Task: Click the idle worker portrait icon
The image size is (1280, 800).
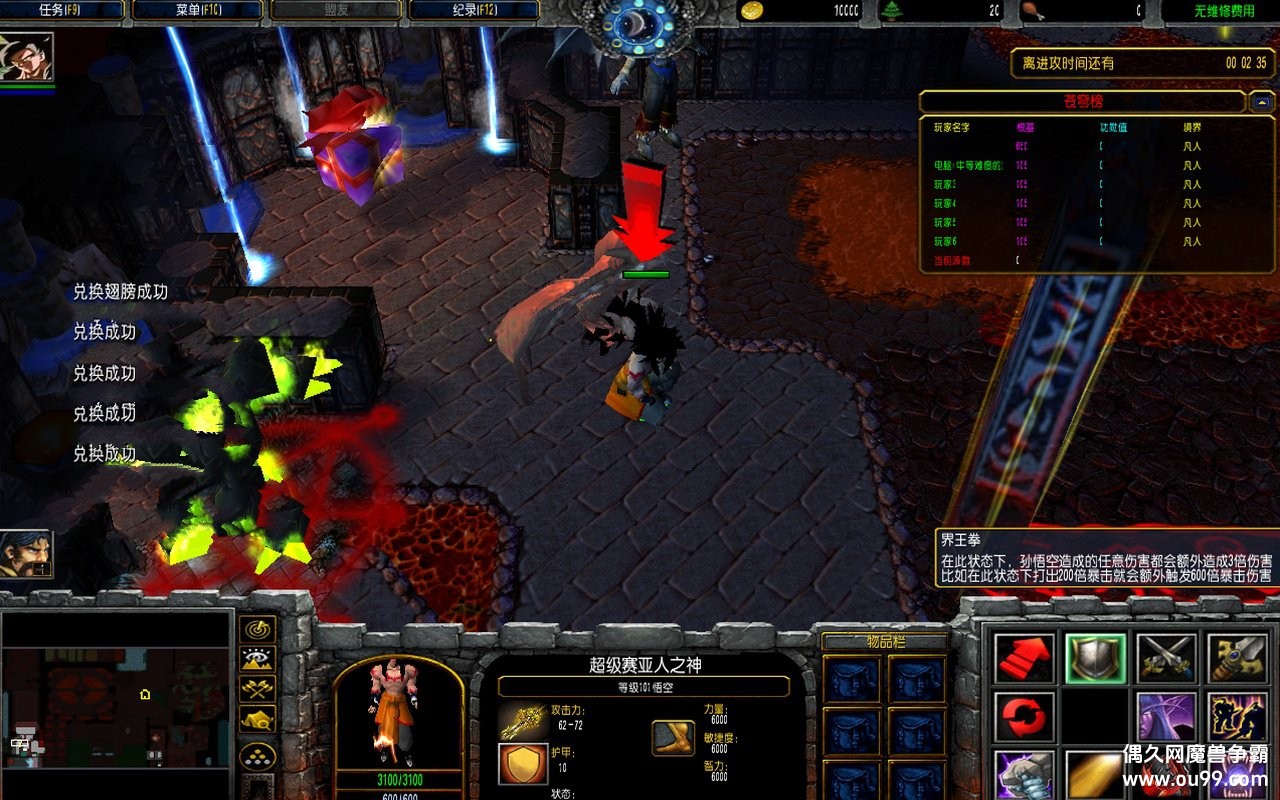Action: [x=26, y=553]
